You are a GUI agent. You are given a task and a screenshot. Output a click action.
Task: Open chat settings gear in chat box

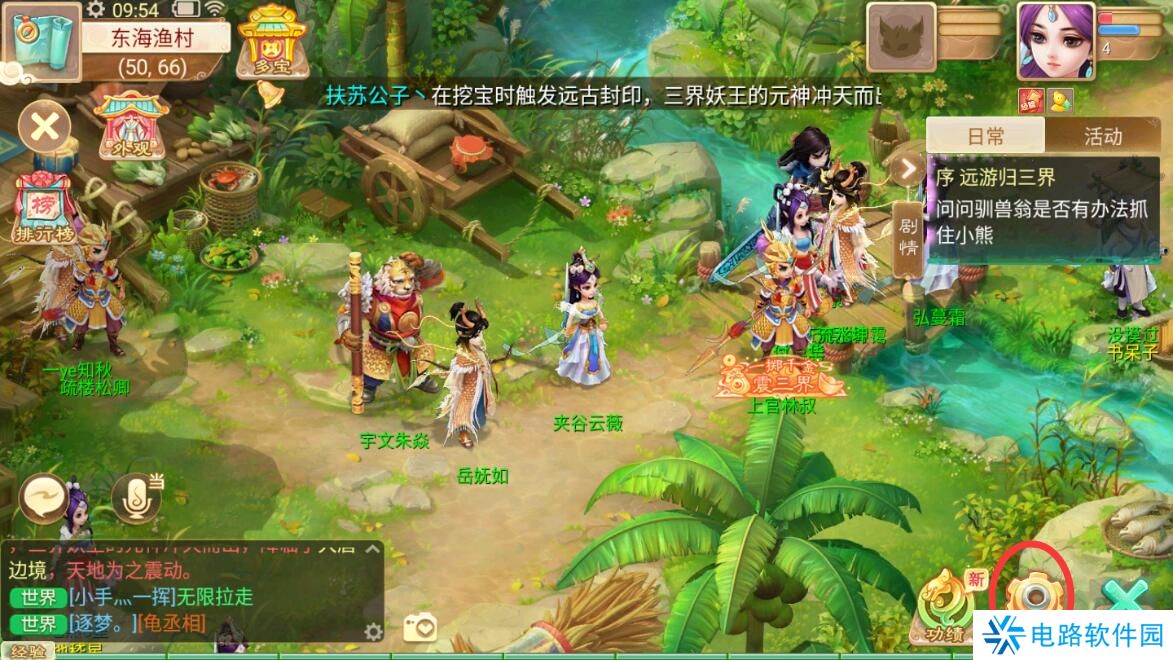point(373,631)
